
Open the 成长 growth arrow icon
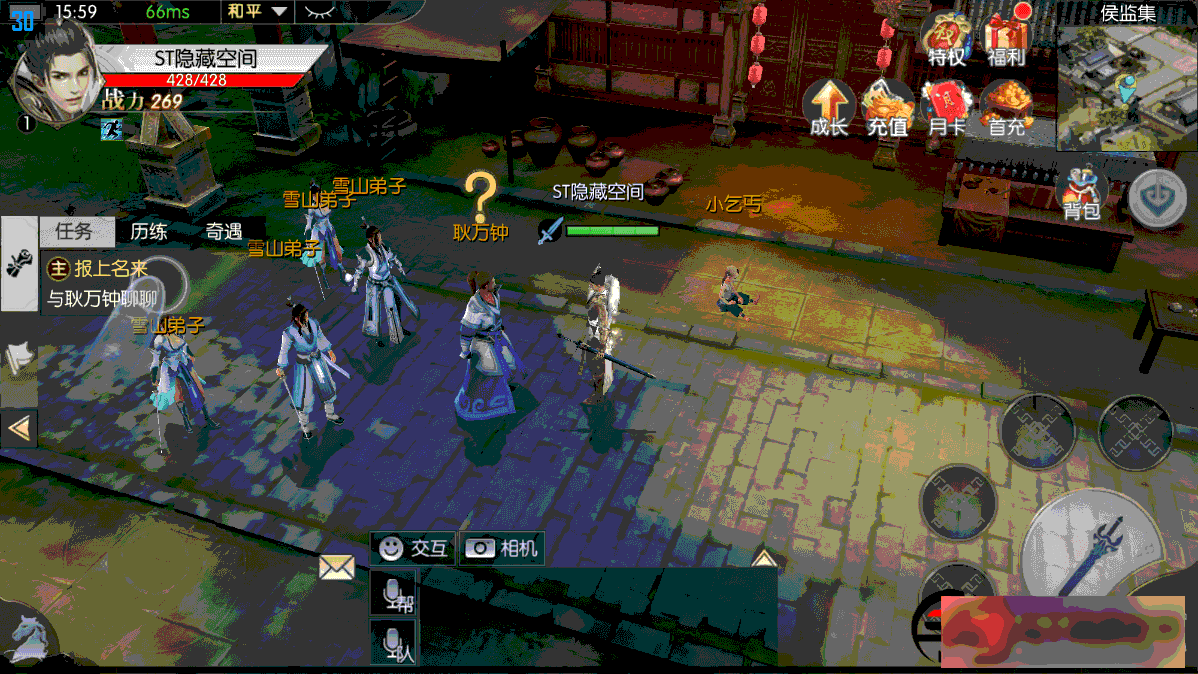pyautogui.click(x=829, y=108)
